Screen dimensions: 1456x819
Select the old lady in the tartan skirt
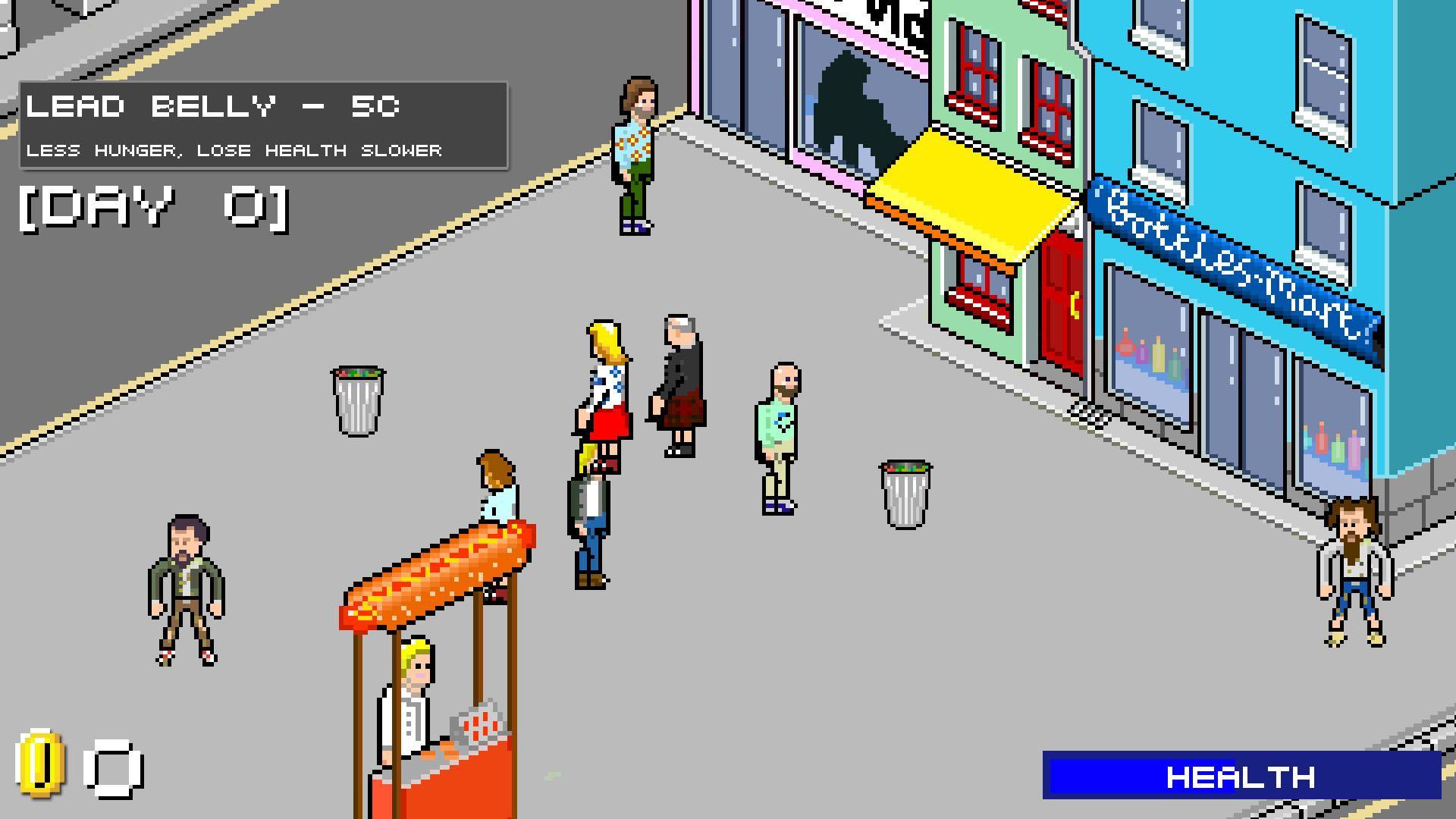tap(677, 379)
